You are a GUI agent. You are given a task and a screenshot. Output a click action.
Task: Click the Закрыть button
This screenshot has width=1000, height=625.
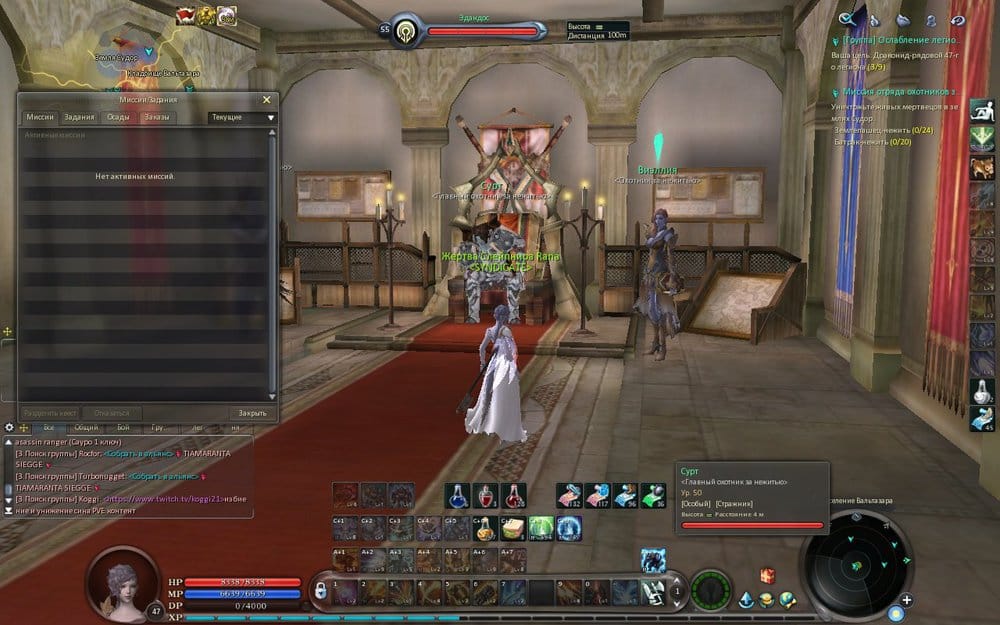coord(252,413)
